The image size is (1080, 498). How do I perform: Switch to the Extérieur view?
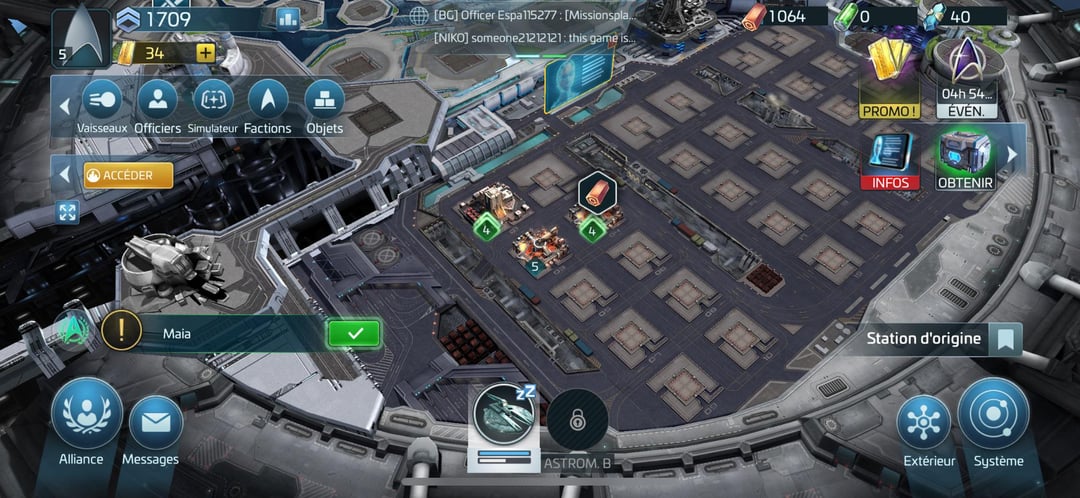[922, 424]
